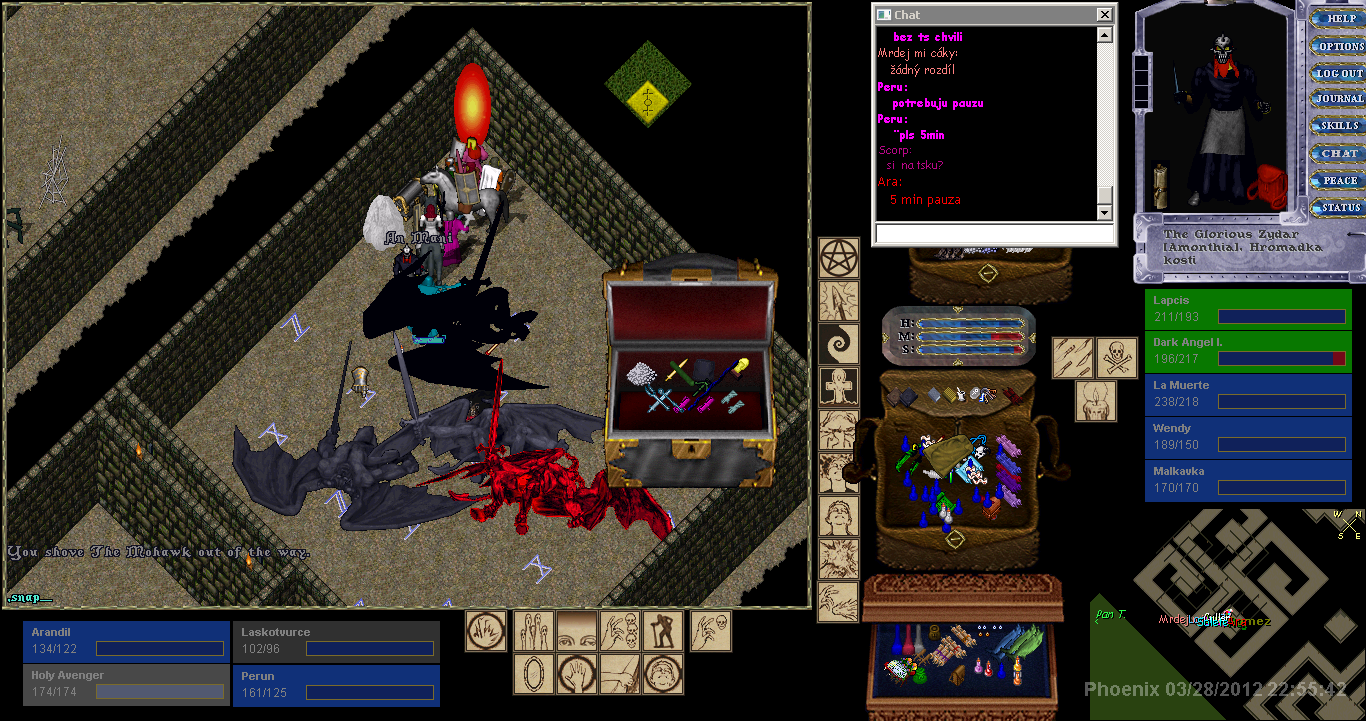This screenshot has height=721, width=1366.
Task: Open the Help menu on paperdoll
Action: [1340, 18]
